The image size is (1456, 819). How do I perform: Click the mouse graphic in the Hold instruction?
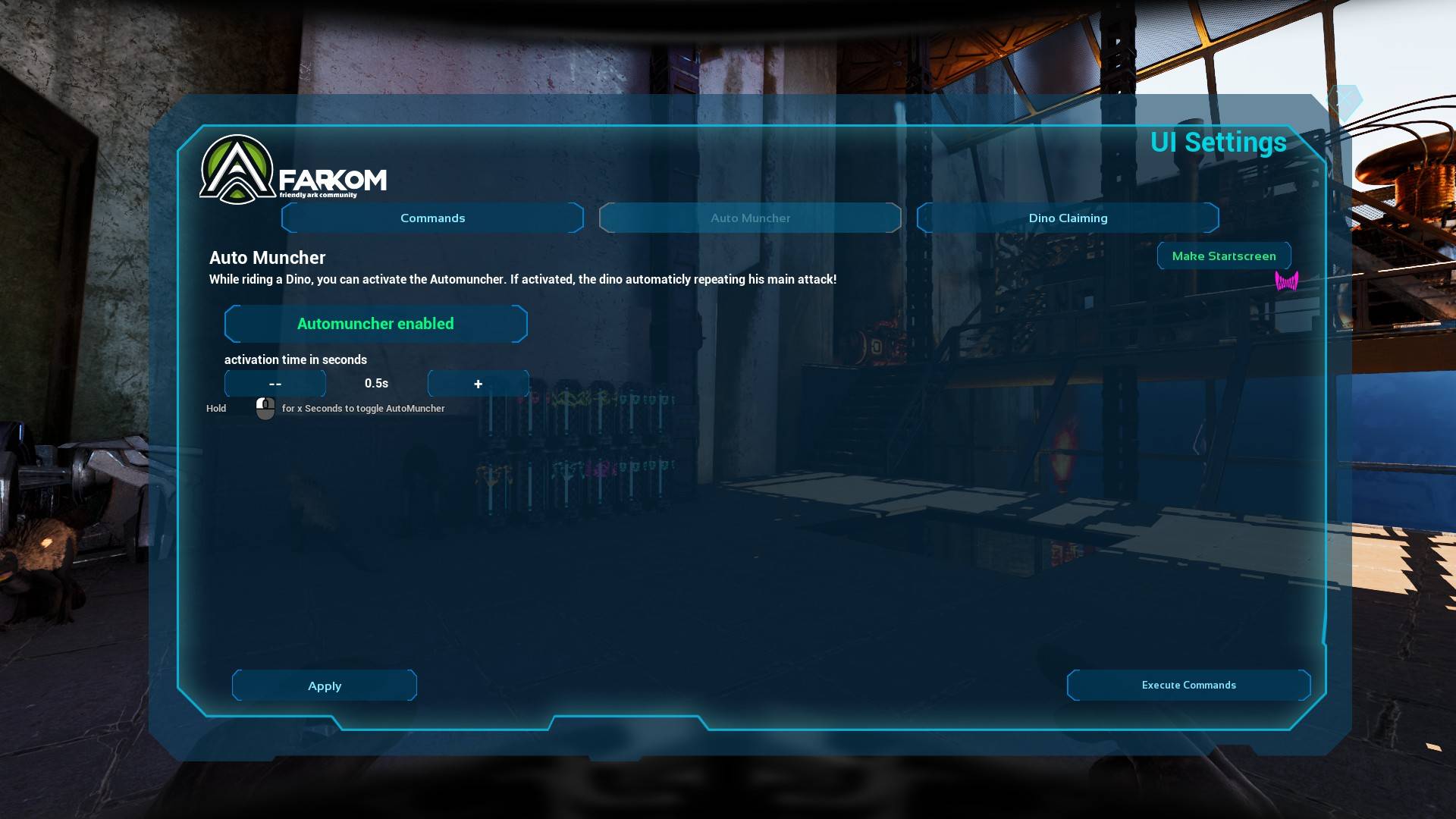coord(265,409)
